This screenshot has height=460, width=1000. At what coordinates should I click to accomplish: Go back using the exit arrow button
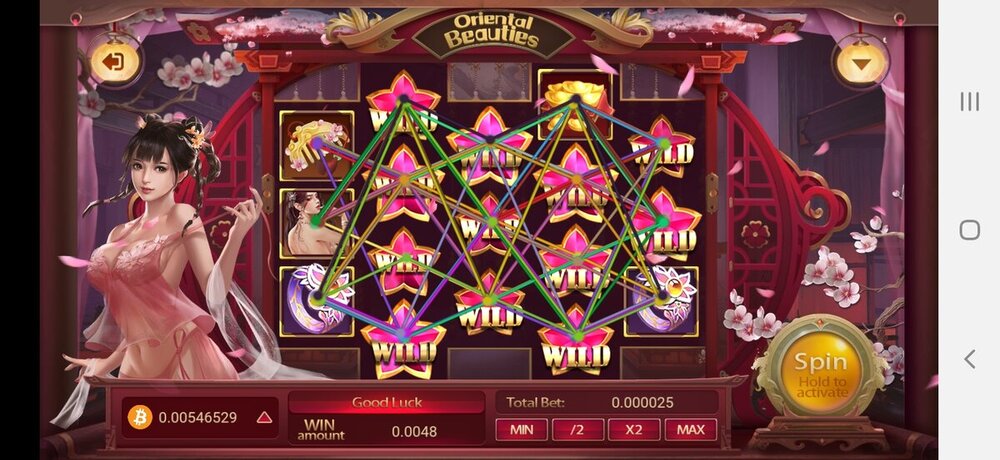pos(113,62)
